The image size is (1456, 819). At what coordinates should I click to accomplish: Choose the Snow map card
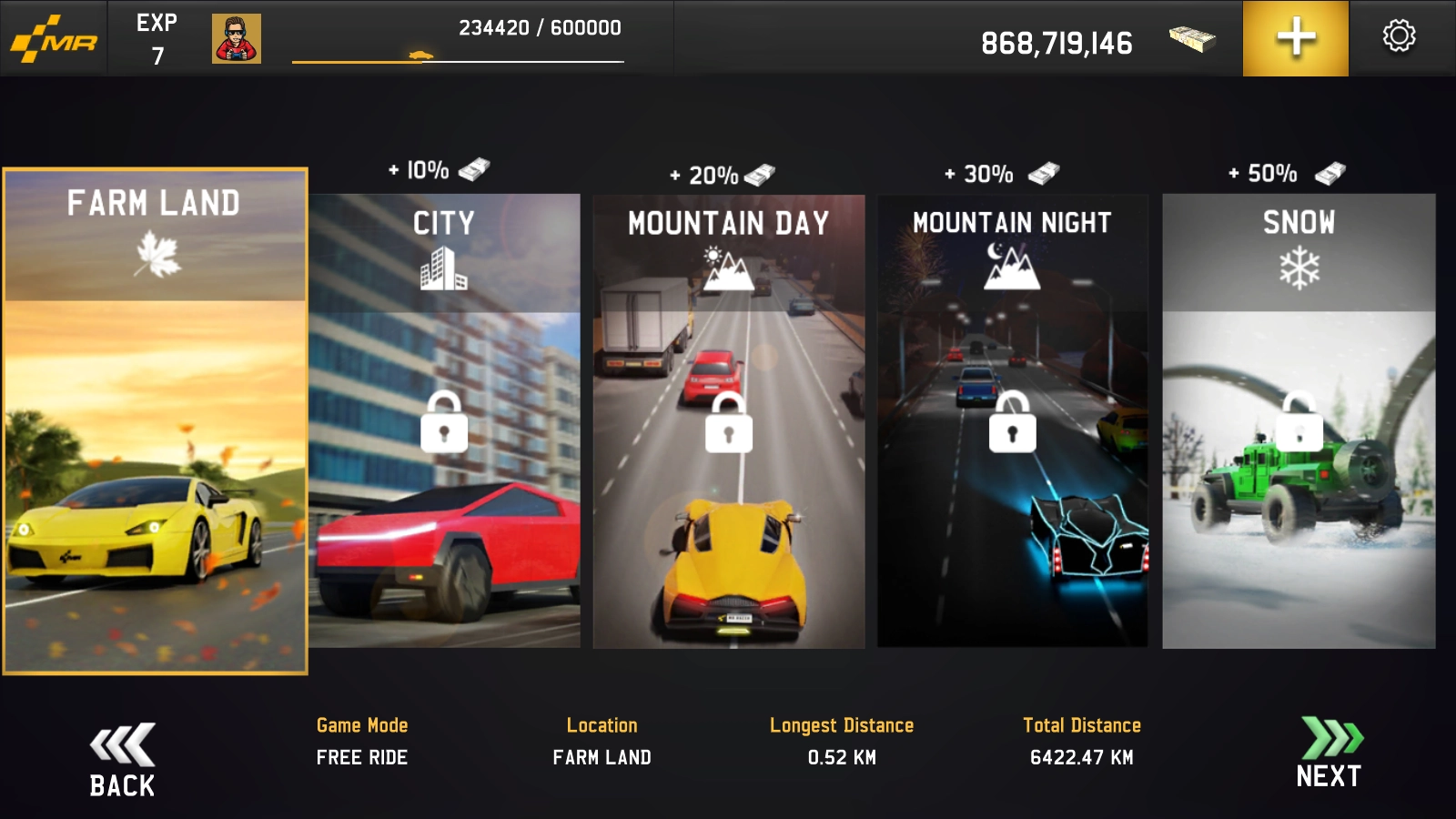(x=1299, y=420)
